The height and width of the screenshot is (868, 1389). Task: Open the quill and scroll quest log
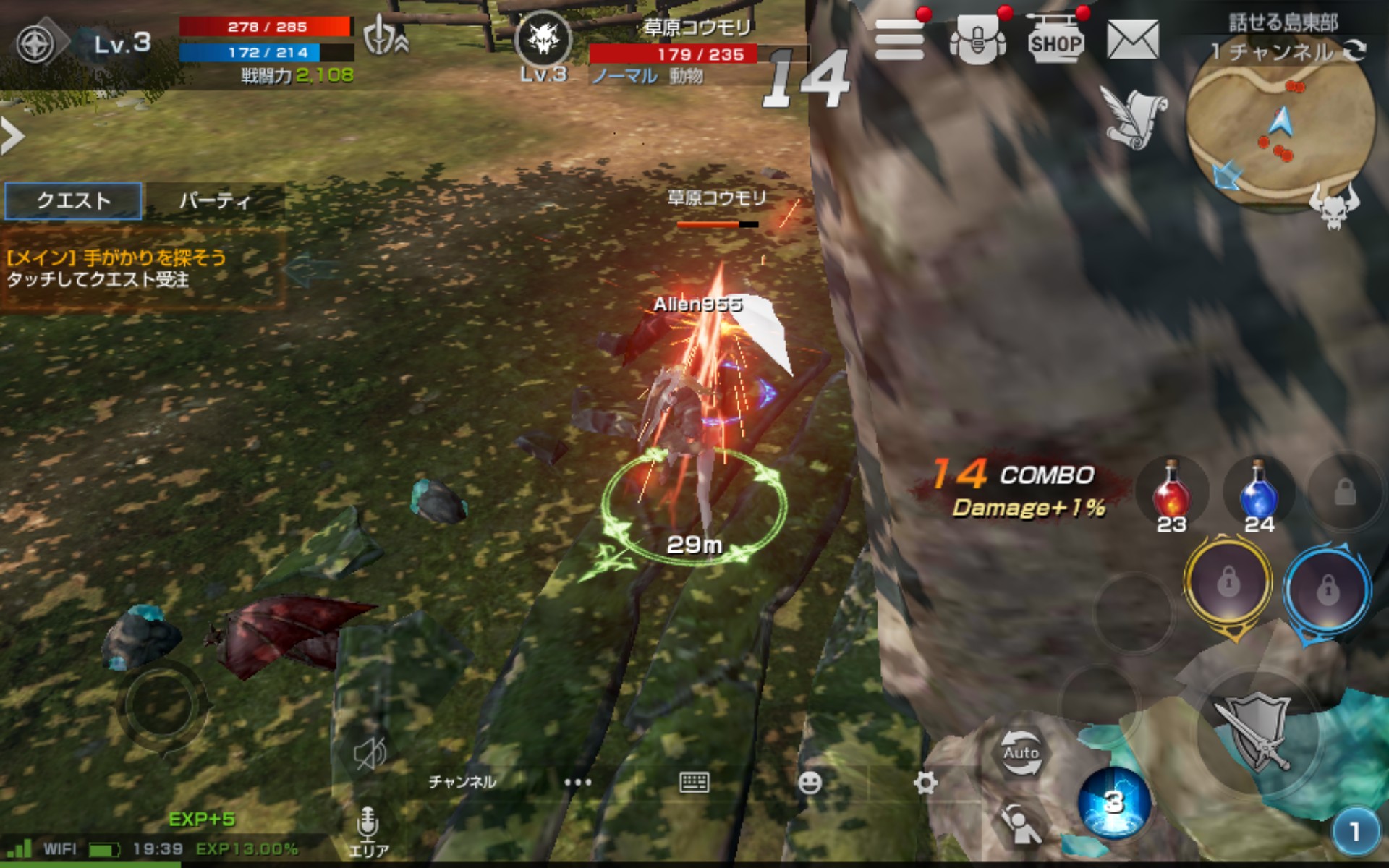click(1134, 117)
